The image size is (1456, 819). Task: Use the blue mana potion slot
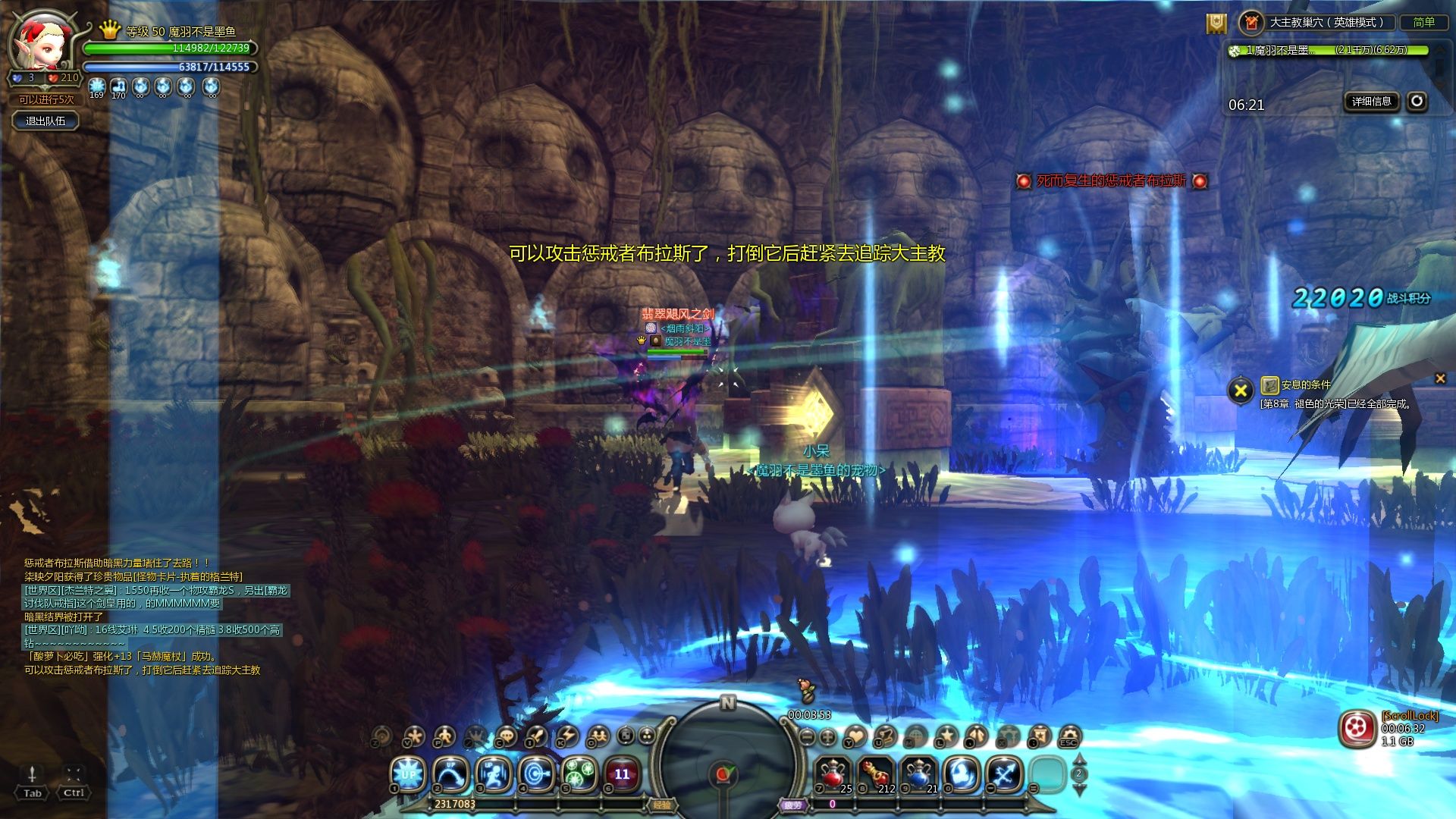point(920,774)
